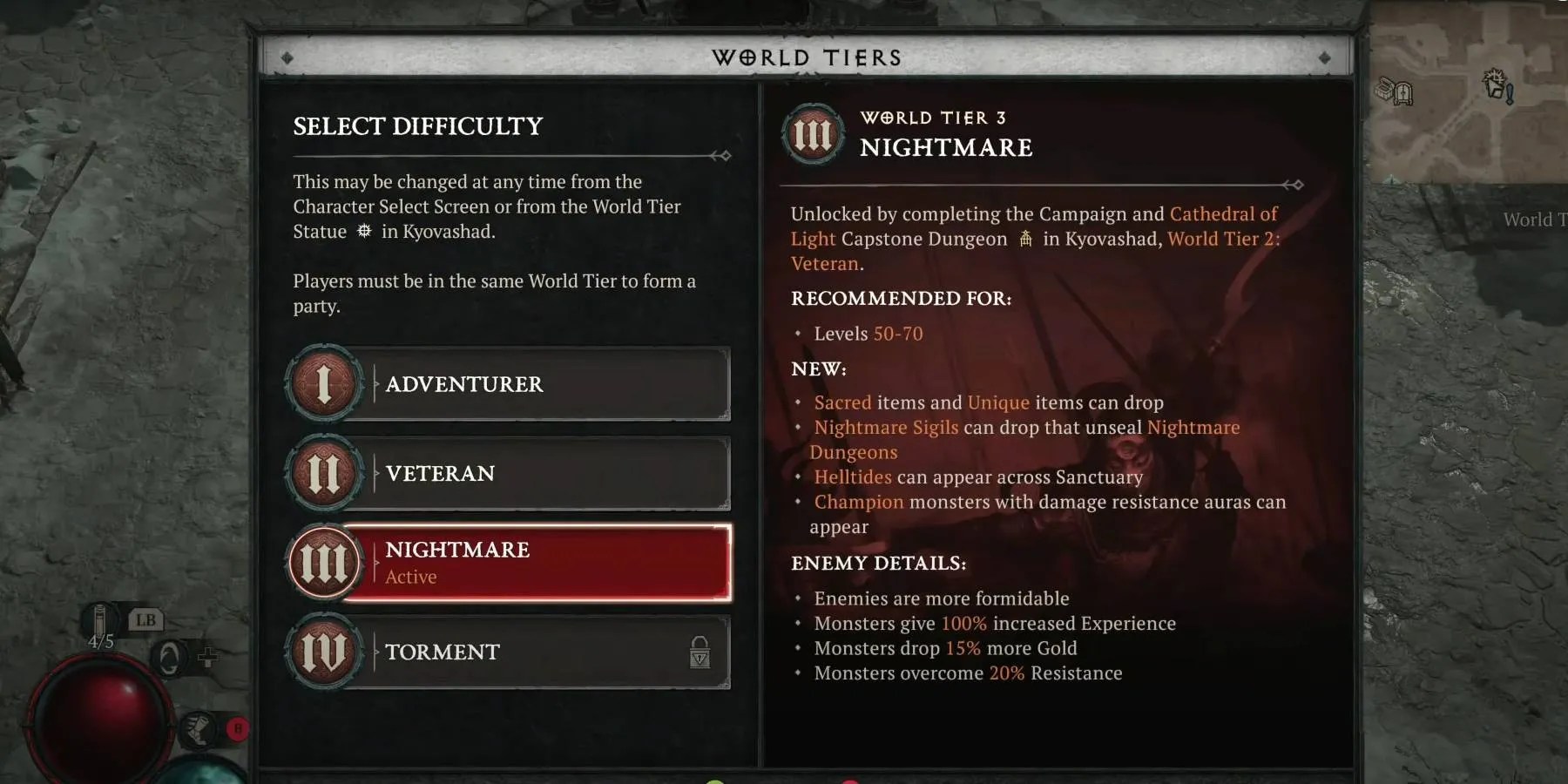Click the World Tier 2: Veteran link
Image resolution: width=1568 pixels, height=784 pixels.
tap(1220, 239)
